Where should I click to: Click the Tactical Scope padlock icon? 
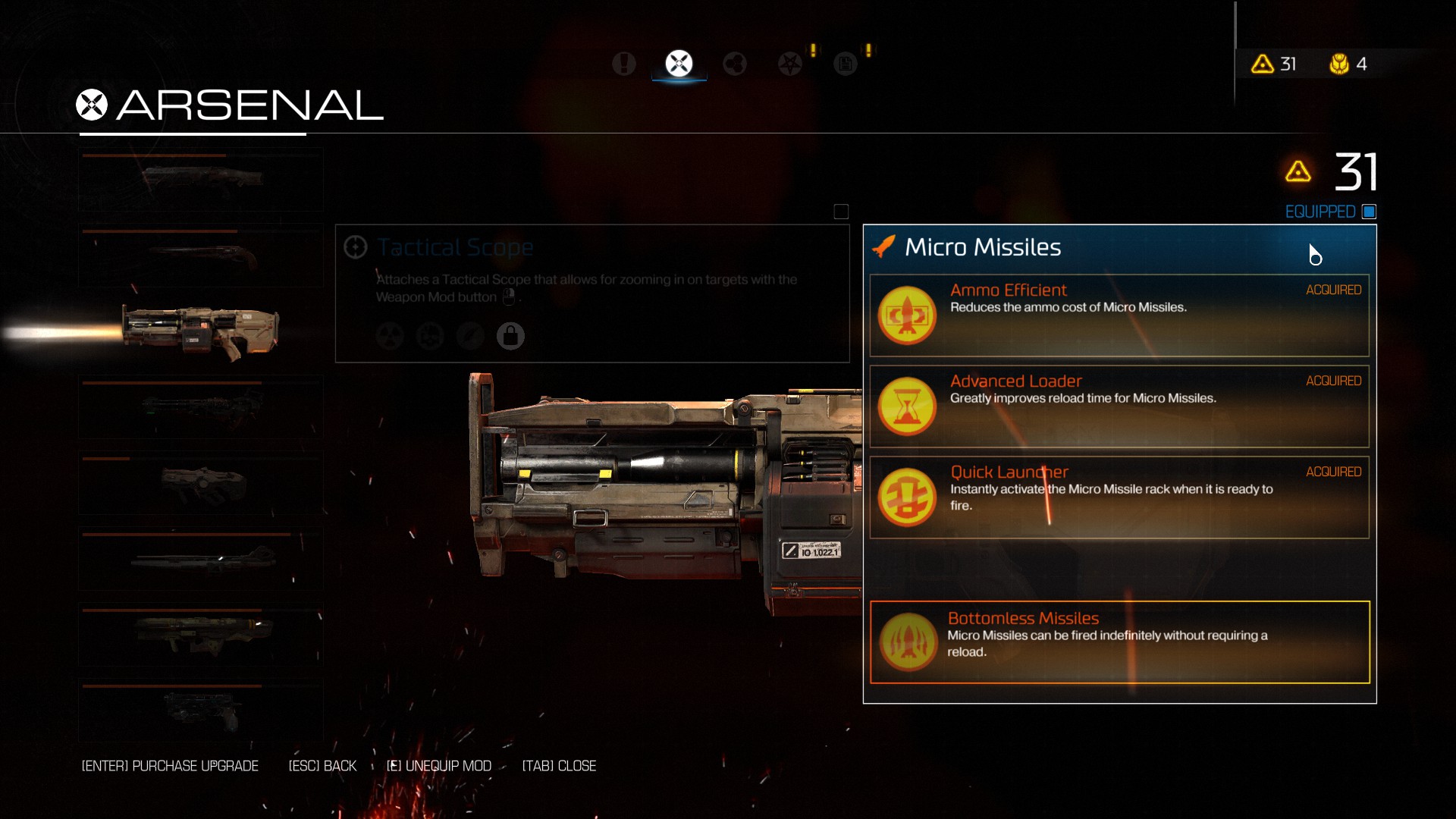510,335
